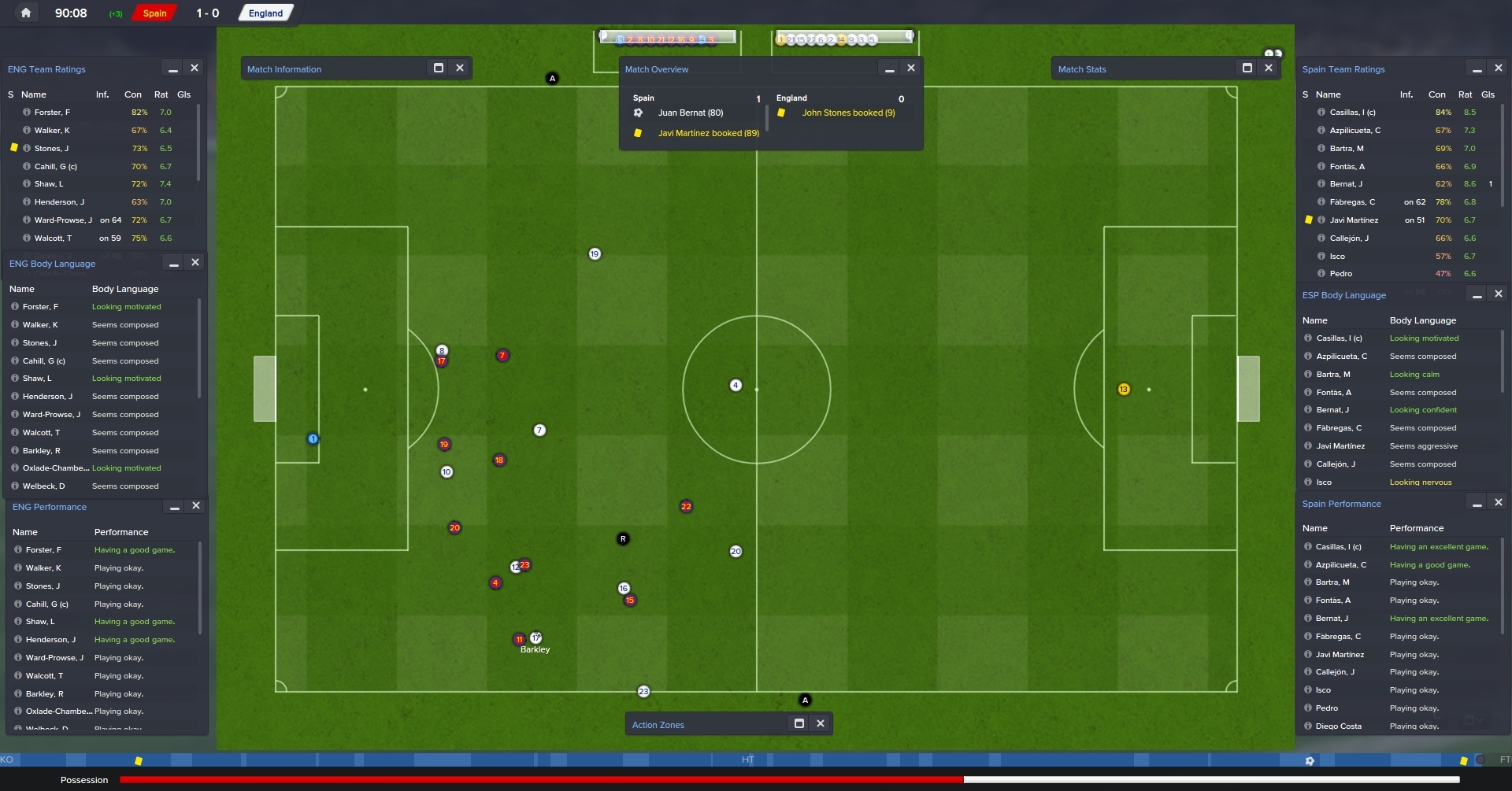Screen dimensions: 1512x791
Task: Maximize the Match Stats panel
Action: (x=1247, y=68)
